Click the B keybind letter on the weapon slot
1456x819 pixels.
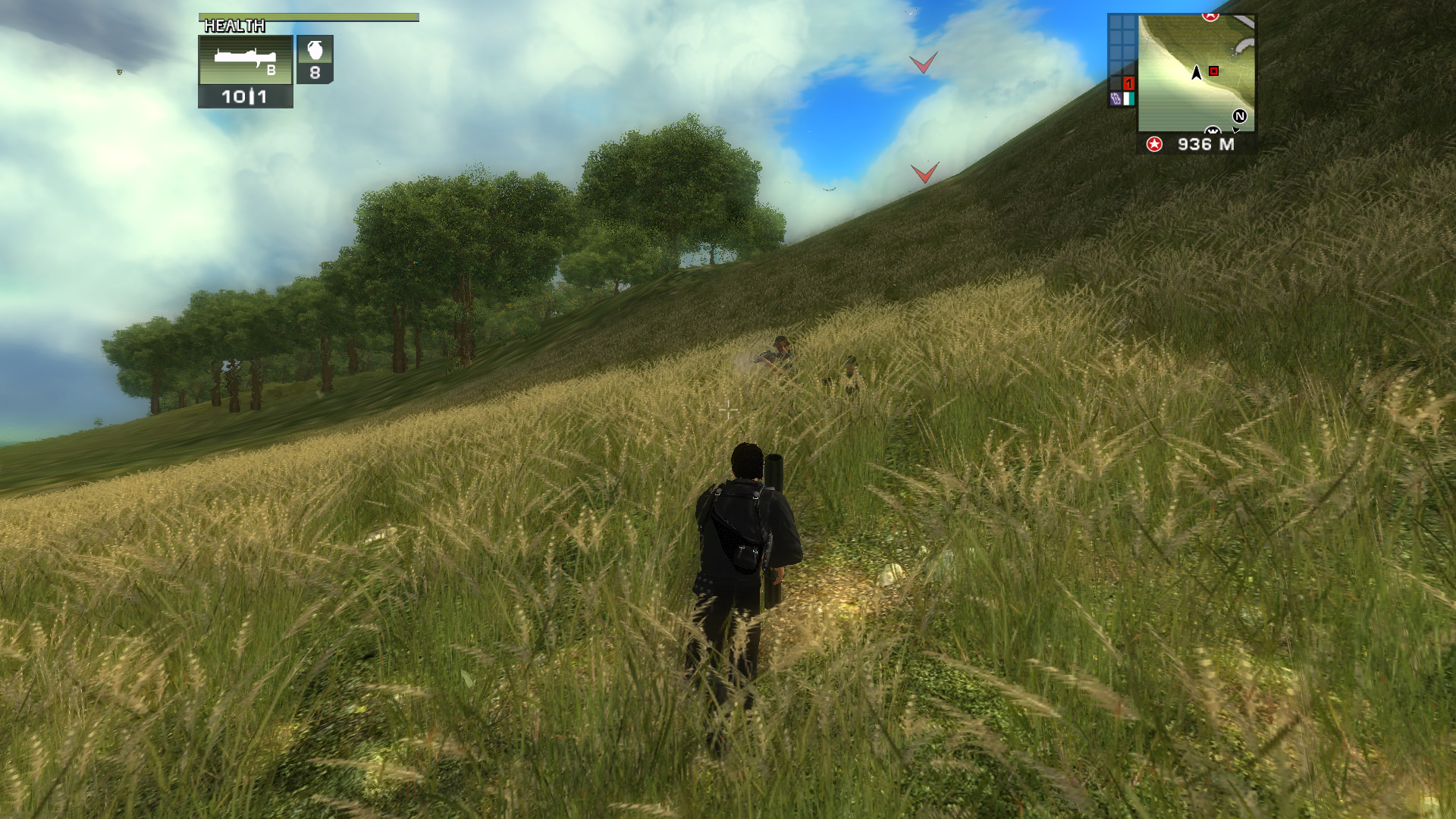point(271,71)
